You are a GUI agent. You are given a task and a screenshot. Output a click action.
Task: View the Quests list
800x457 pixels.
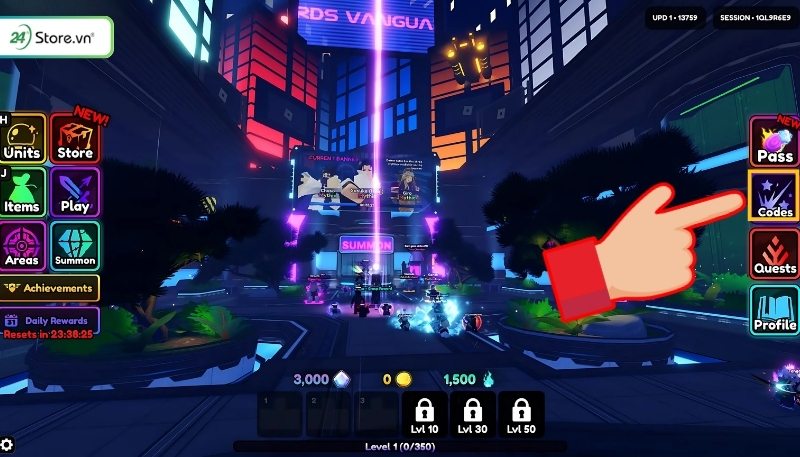tap(774, 252)
